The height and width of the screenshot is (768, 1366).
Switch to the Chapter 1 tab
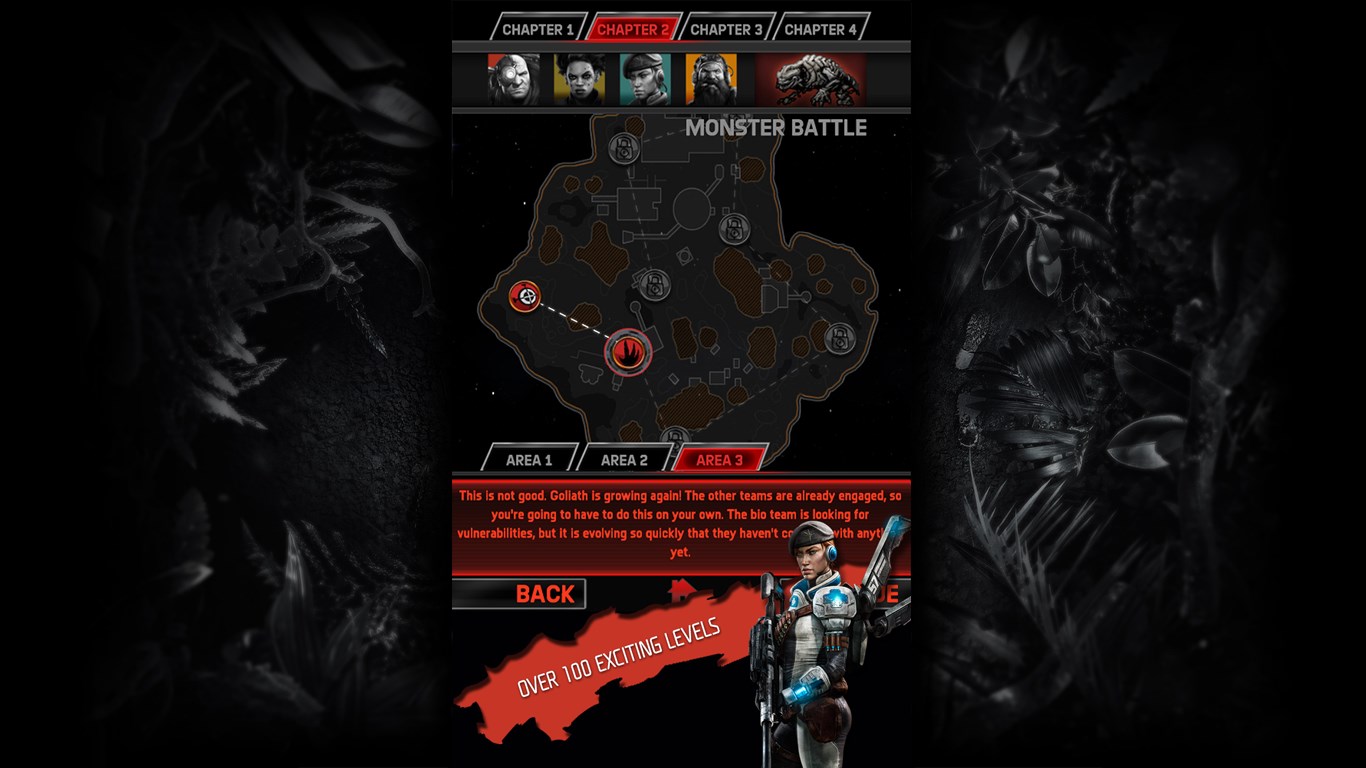point(541,29)
